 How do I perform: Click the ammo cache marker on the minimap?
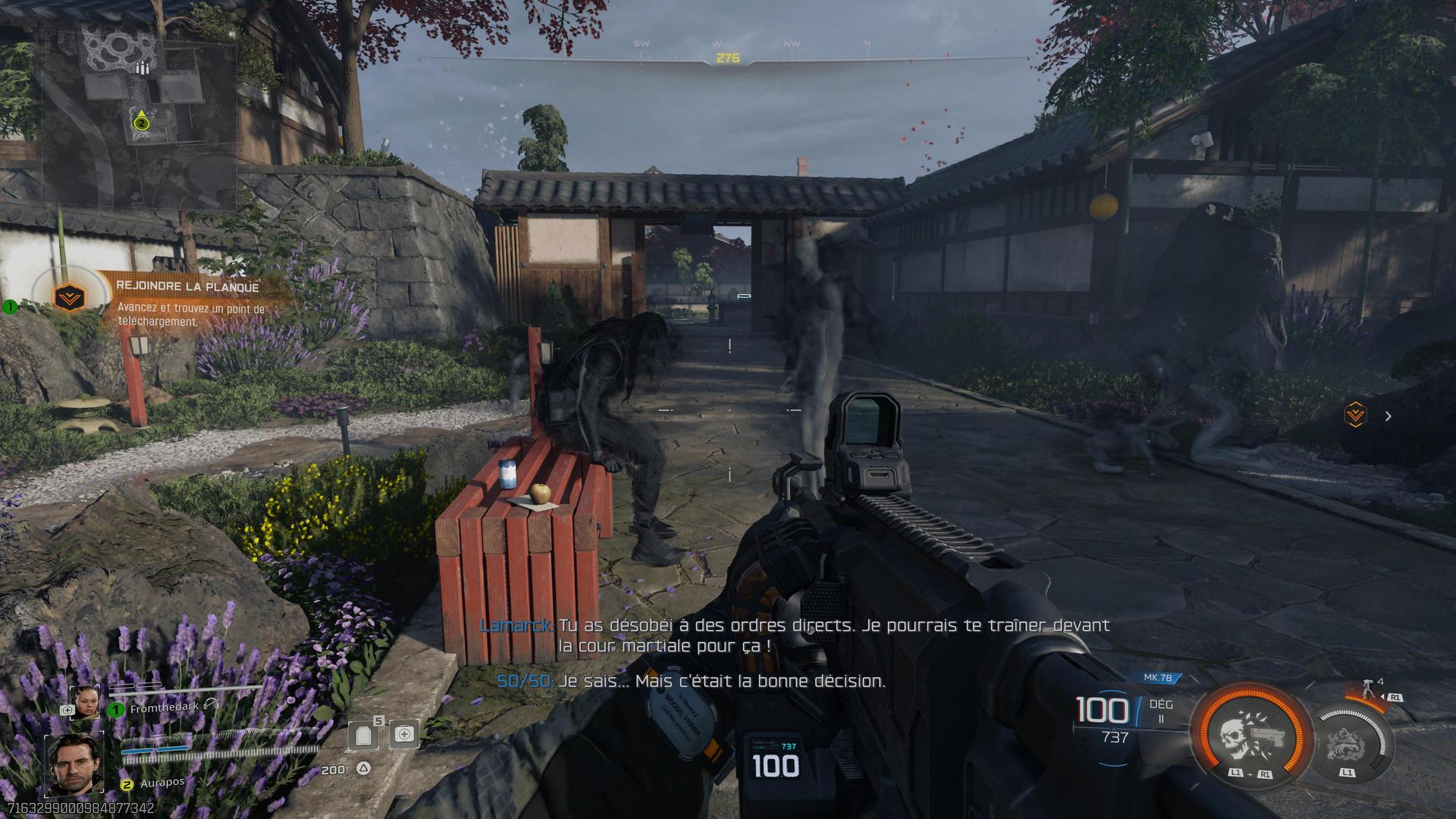(x=141, y=68)
